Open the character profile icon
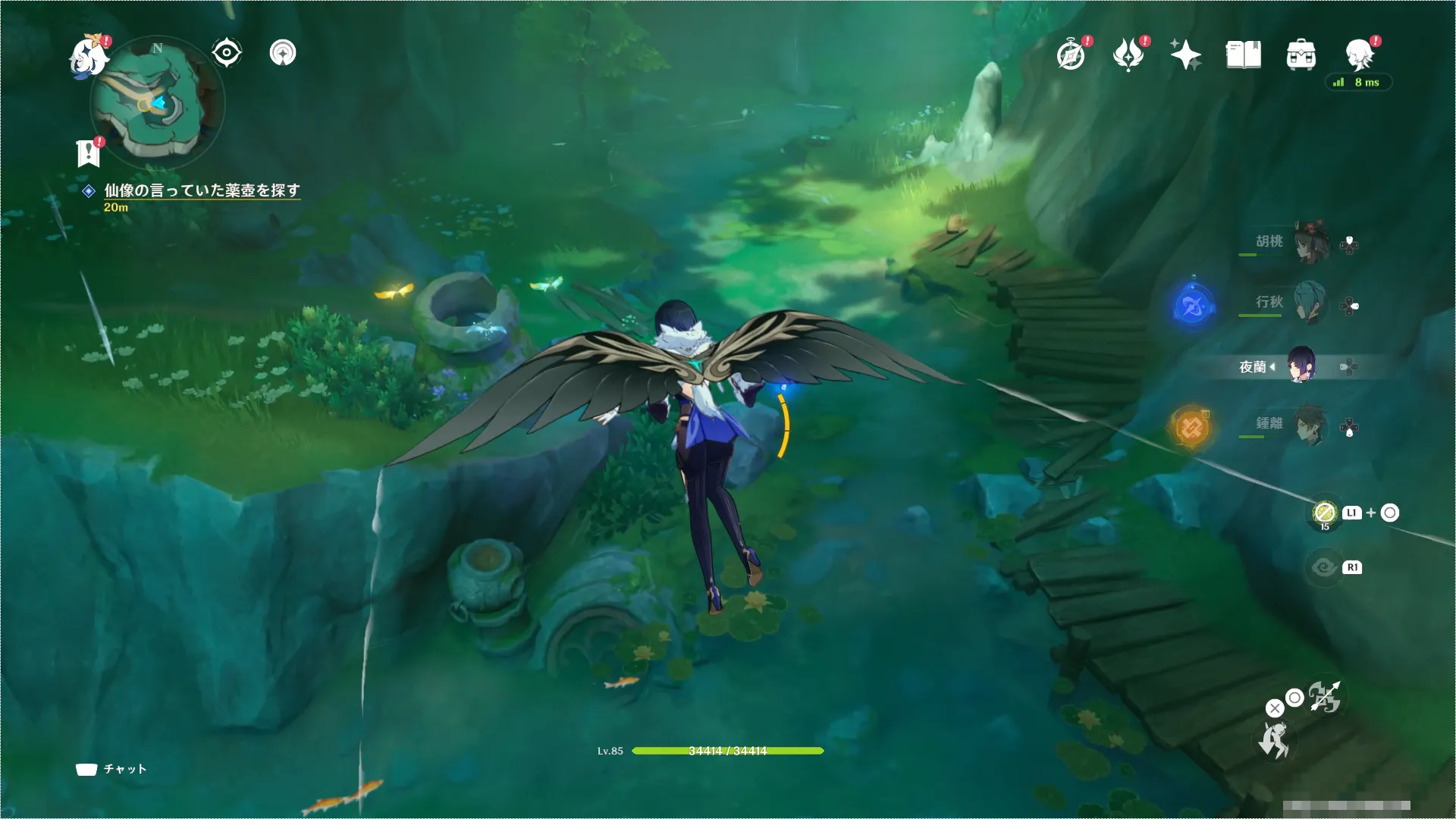1456x819 pixels. 1359,55
